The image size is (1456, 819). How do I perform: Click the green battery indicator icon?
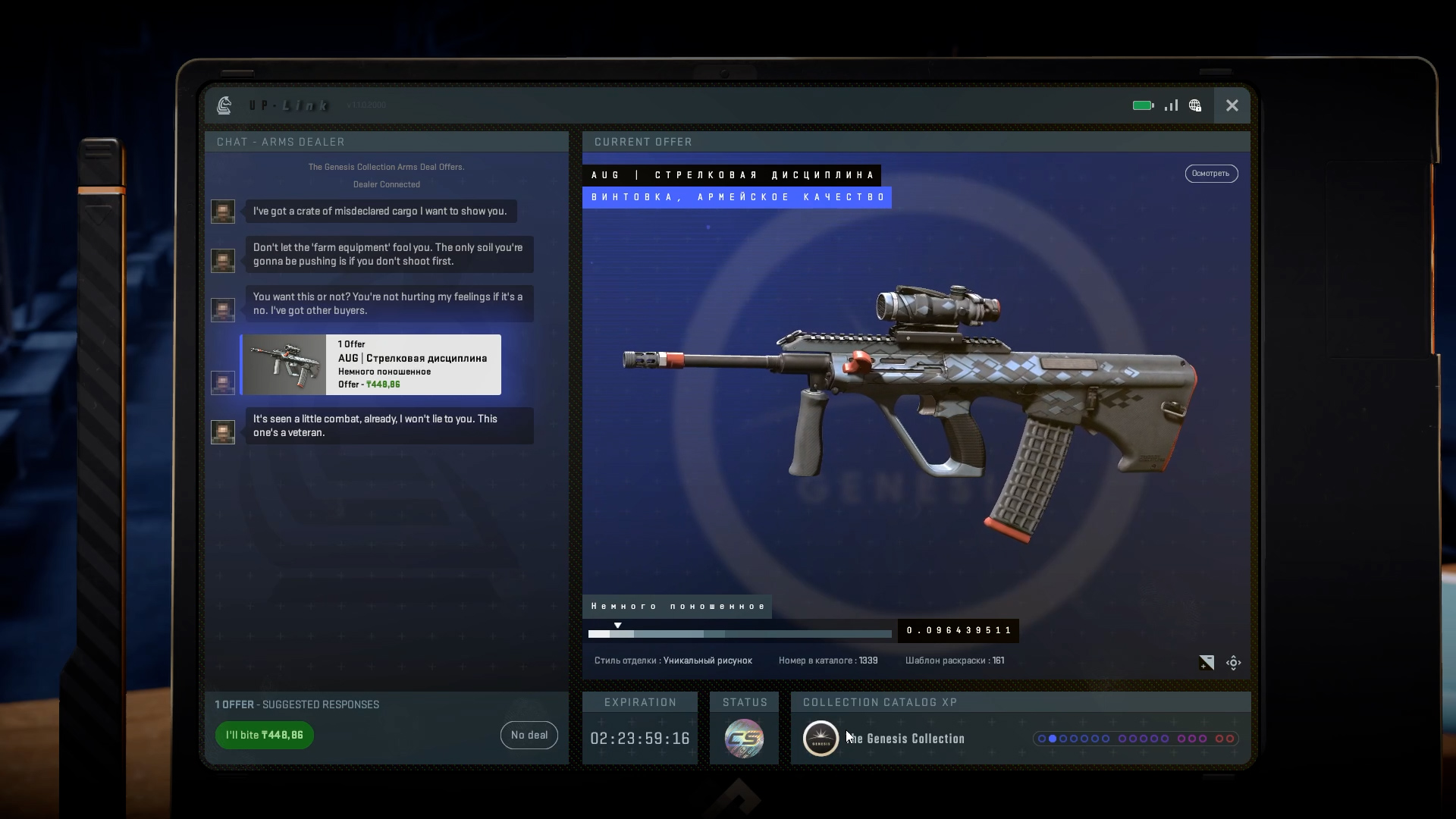(x=1142, y=105)
